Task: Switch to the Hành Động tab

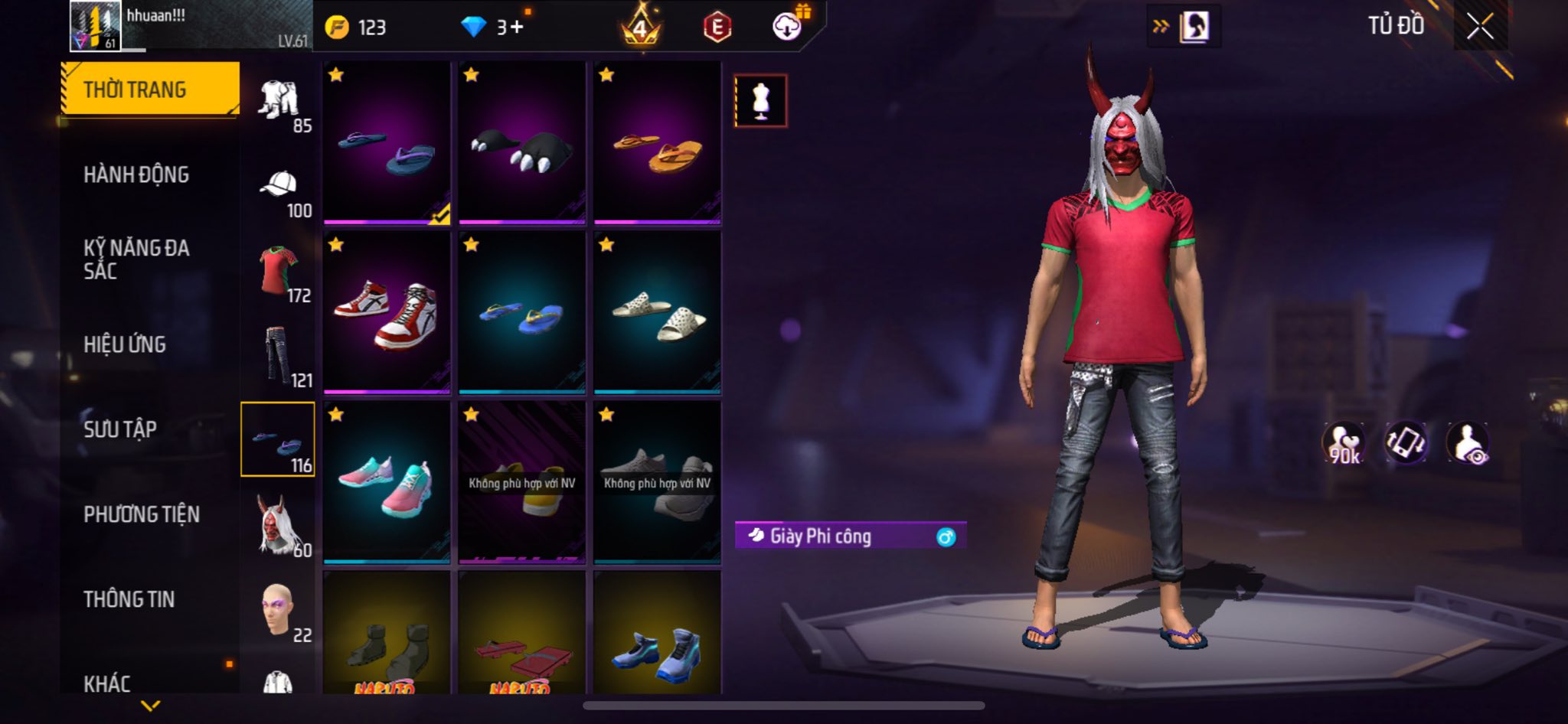Action: pos(136,175)
